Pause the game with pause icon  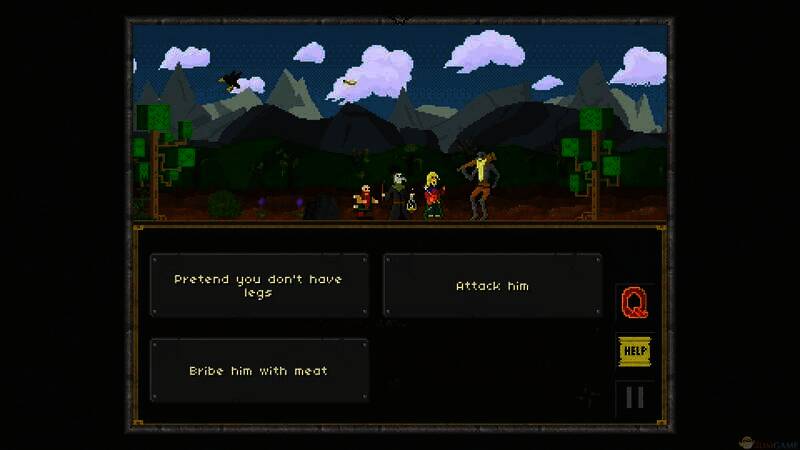pyautogui.click(x=634, y=398)
